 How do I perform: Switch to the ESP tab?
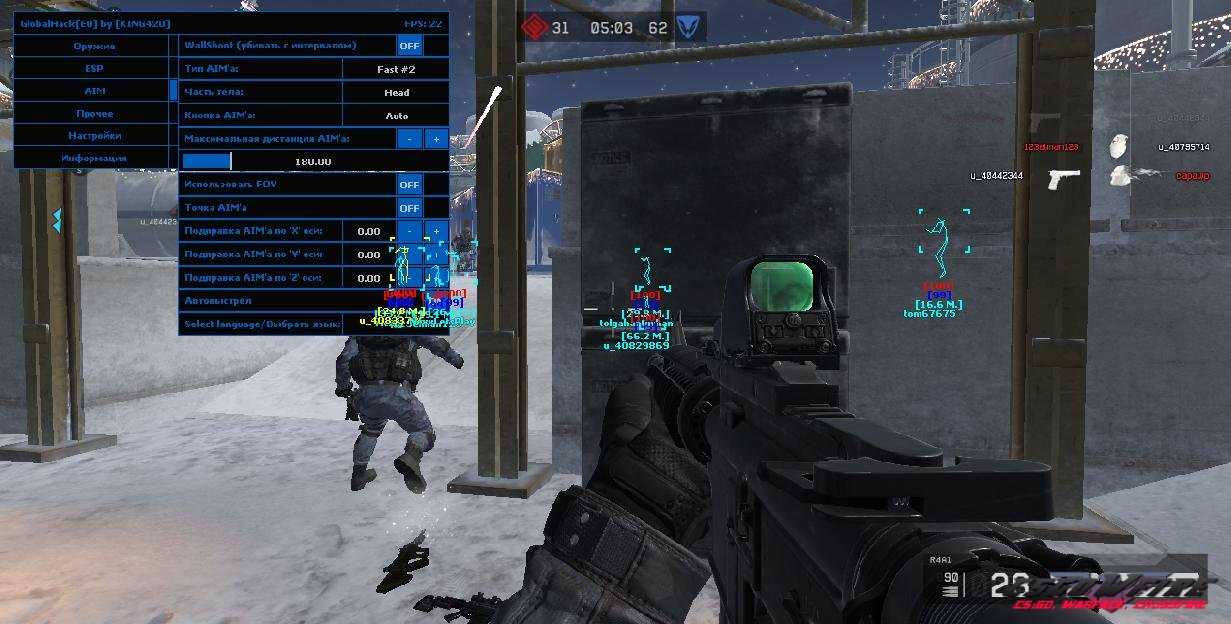tap(94, 69)
